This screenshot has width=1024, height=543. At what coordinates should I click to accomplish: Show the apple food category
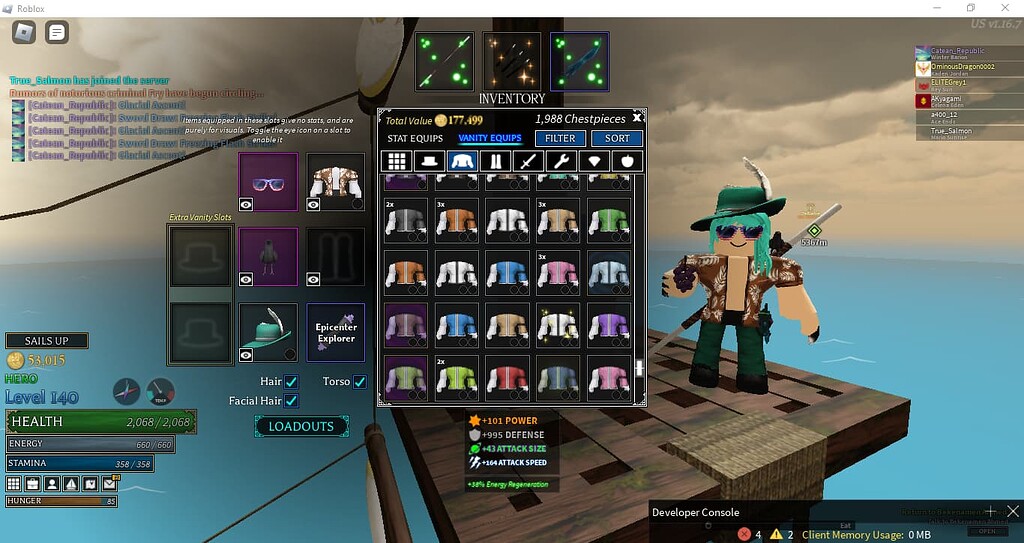pos(626,161)
